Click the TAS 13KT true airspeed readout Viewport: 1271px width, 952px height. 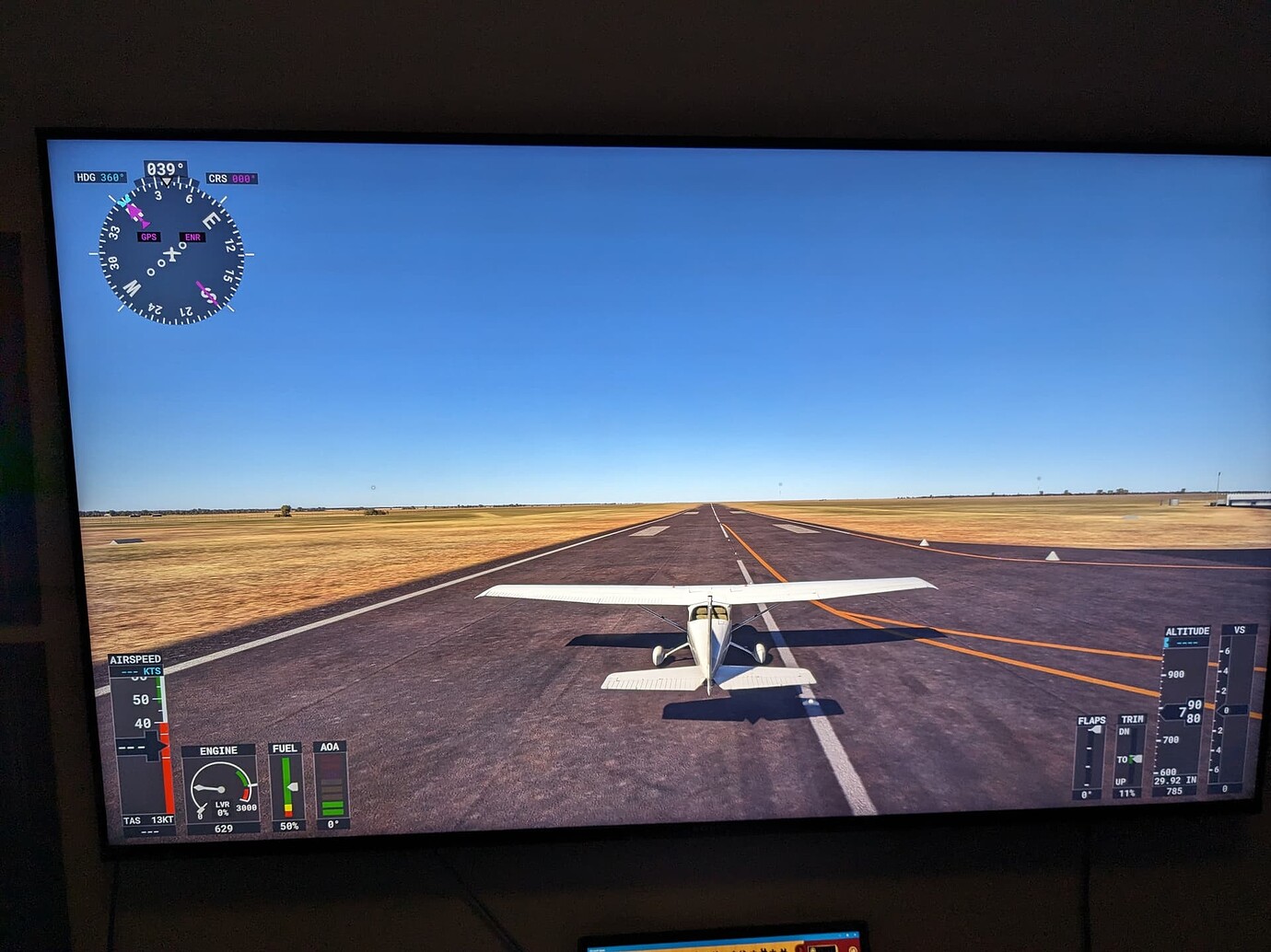tap(147, 820)
